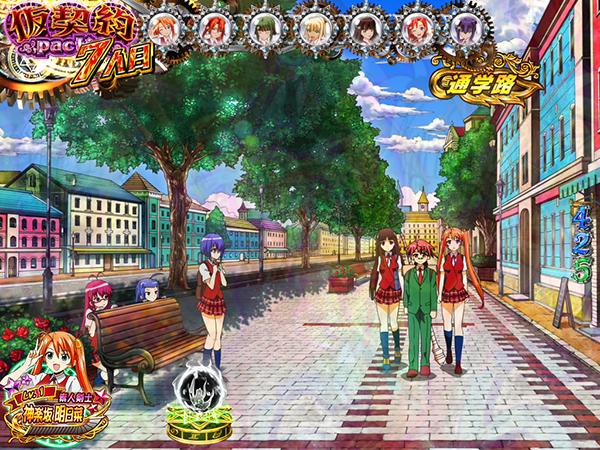Choose the blonde-haired character medallion

pos(315,26)
